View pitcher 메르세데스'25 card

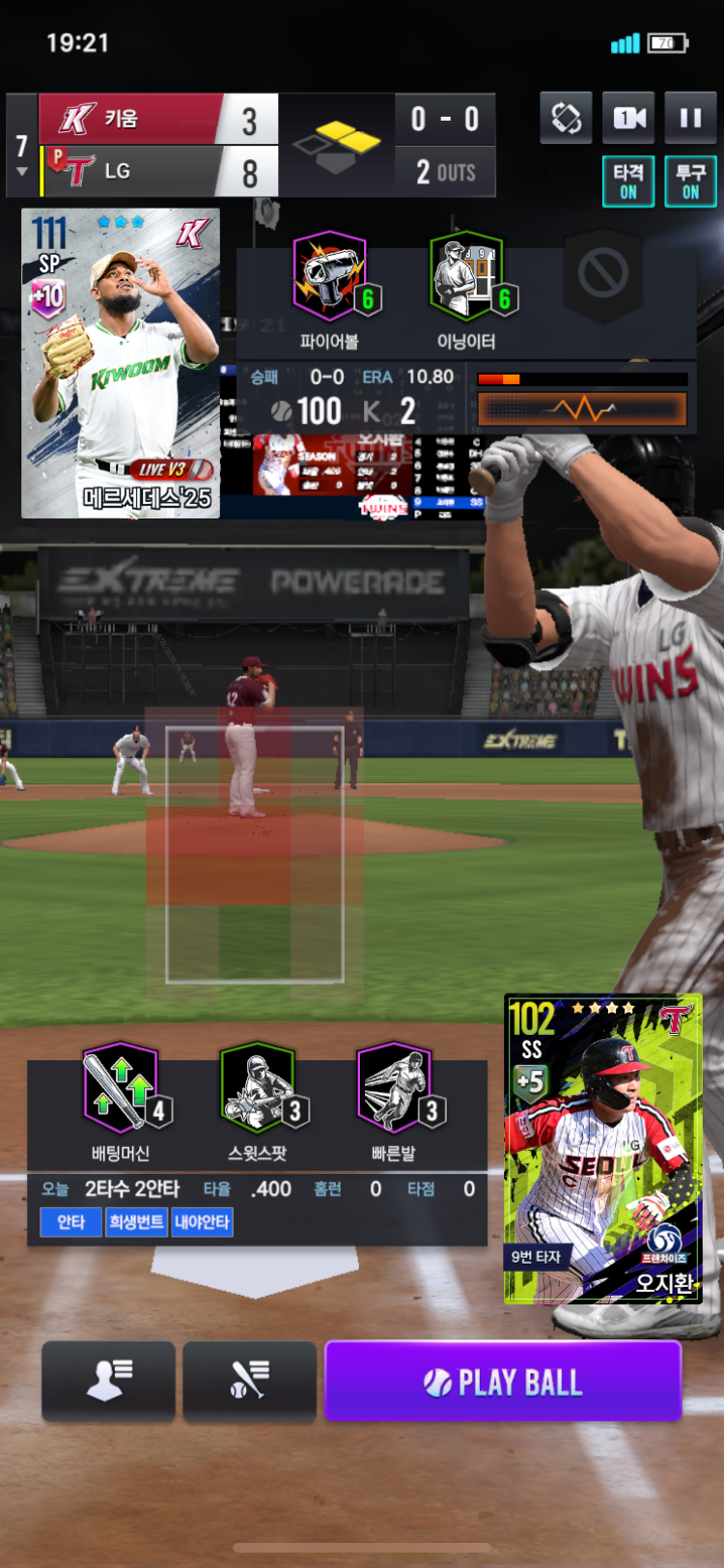(x=121, y=363)
